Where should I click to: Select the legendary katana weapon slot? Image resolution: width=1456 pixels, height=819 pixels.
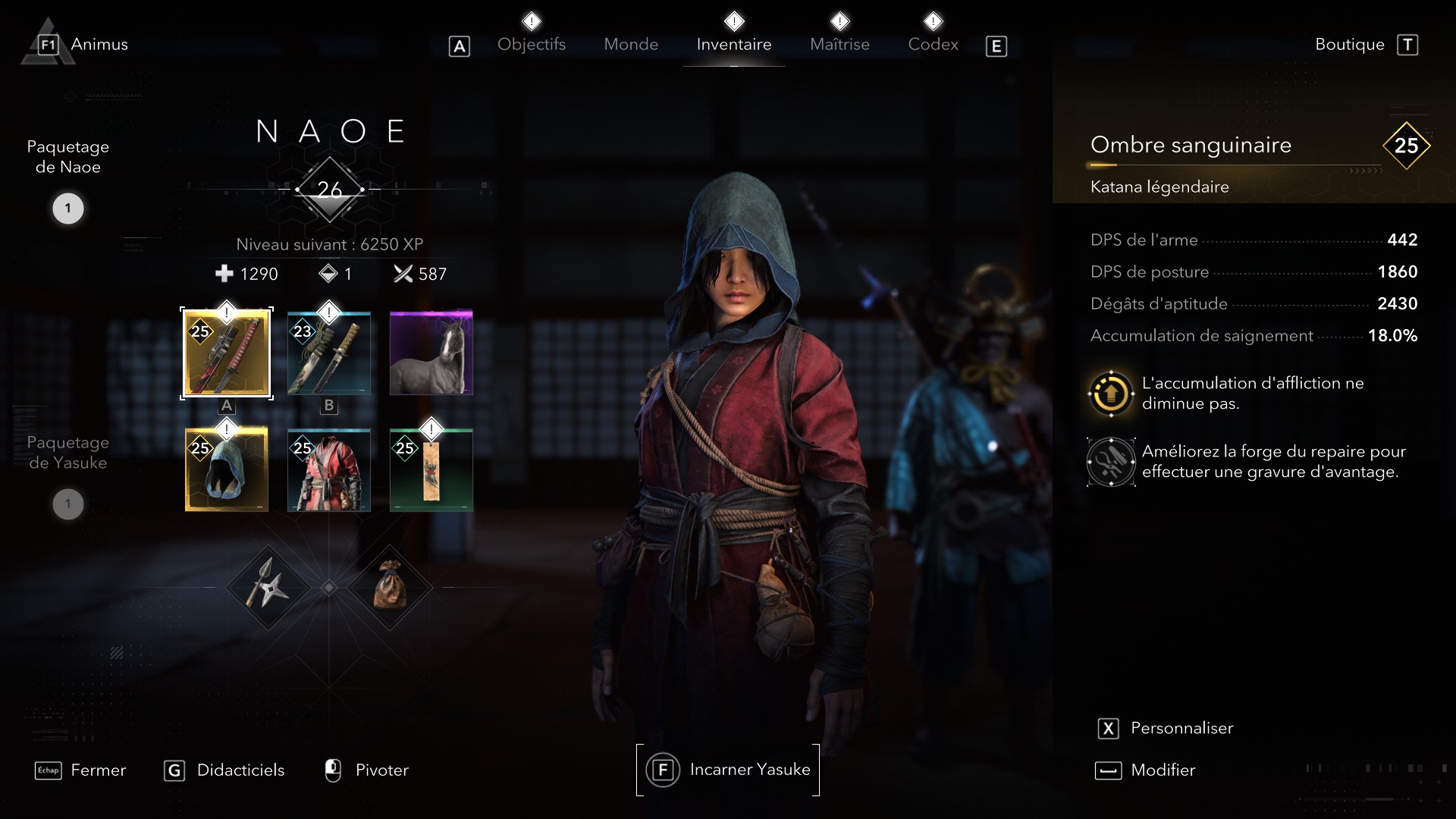click(227, 353)
